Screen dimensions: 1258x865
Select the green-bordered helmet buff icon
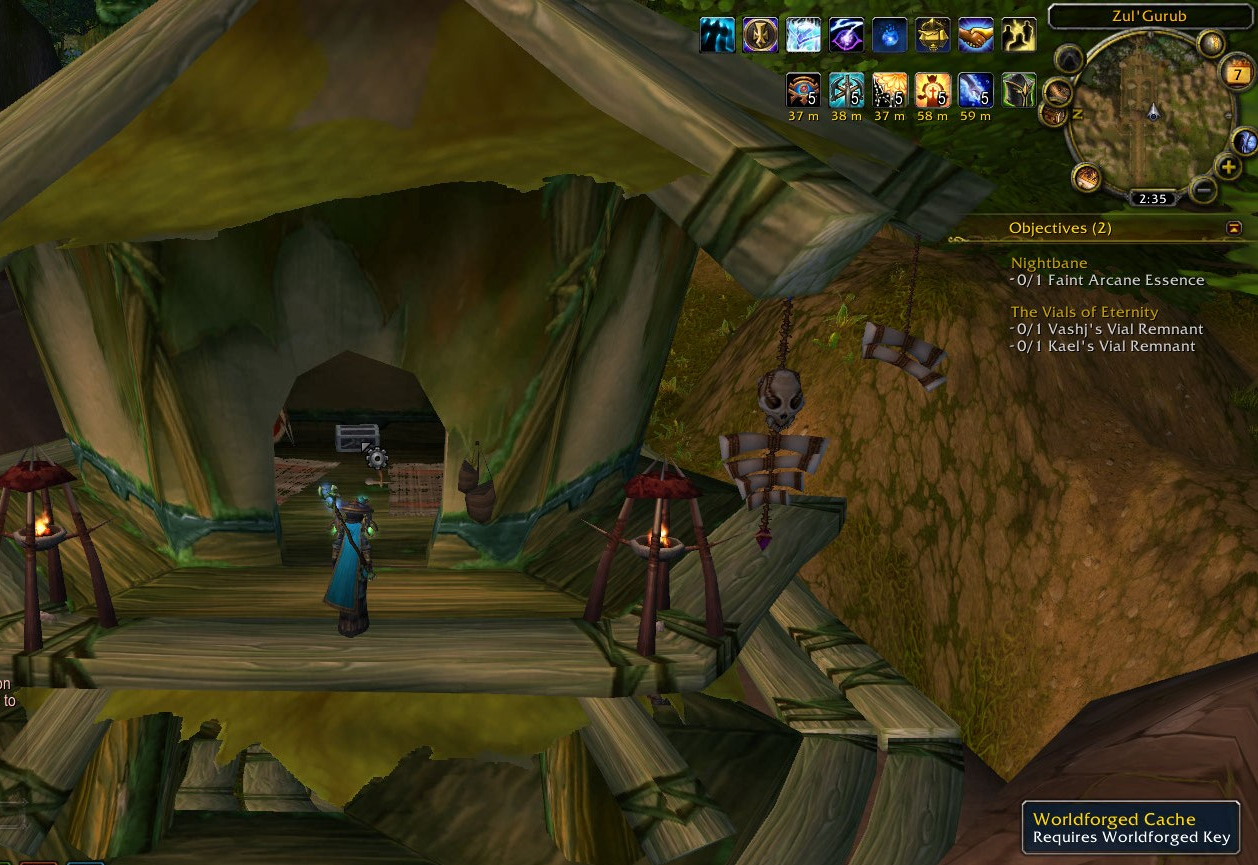[1018, 90]
